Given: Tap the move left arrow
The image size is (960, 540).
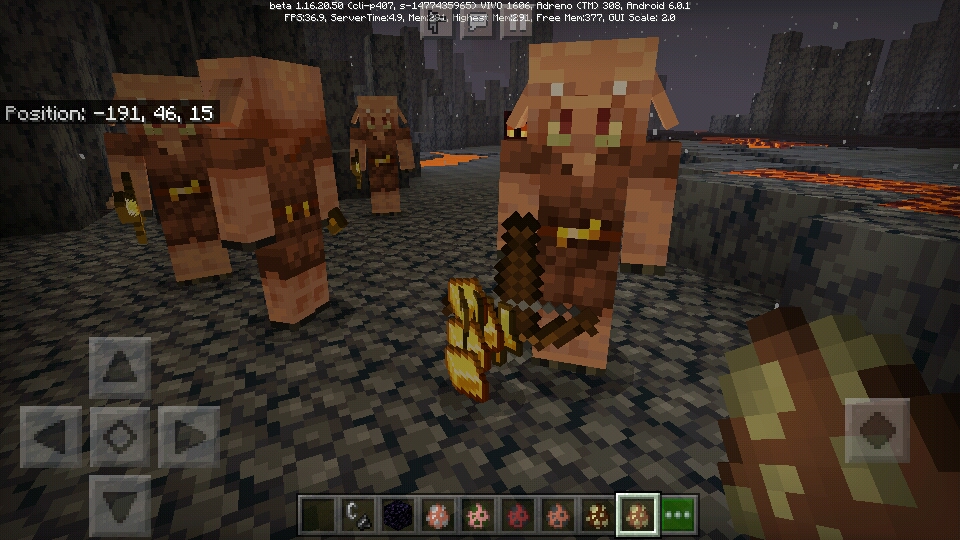Looking at the screenshot, I should (51, 437).
